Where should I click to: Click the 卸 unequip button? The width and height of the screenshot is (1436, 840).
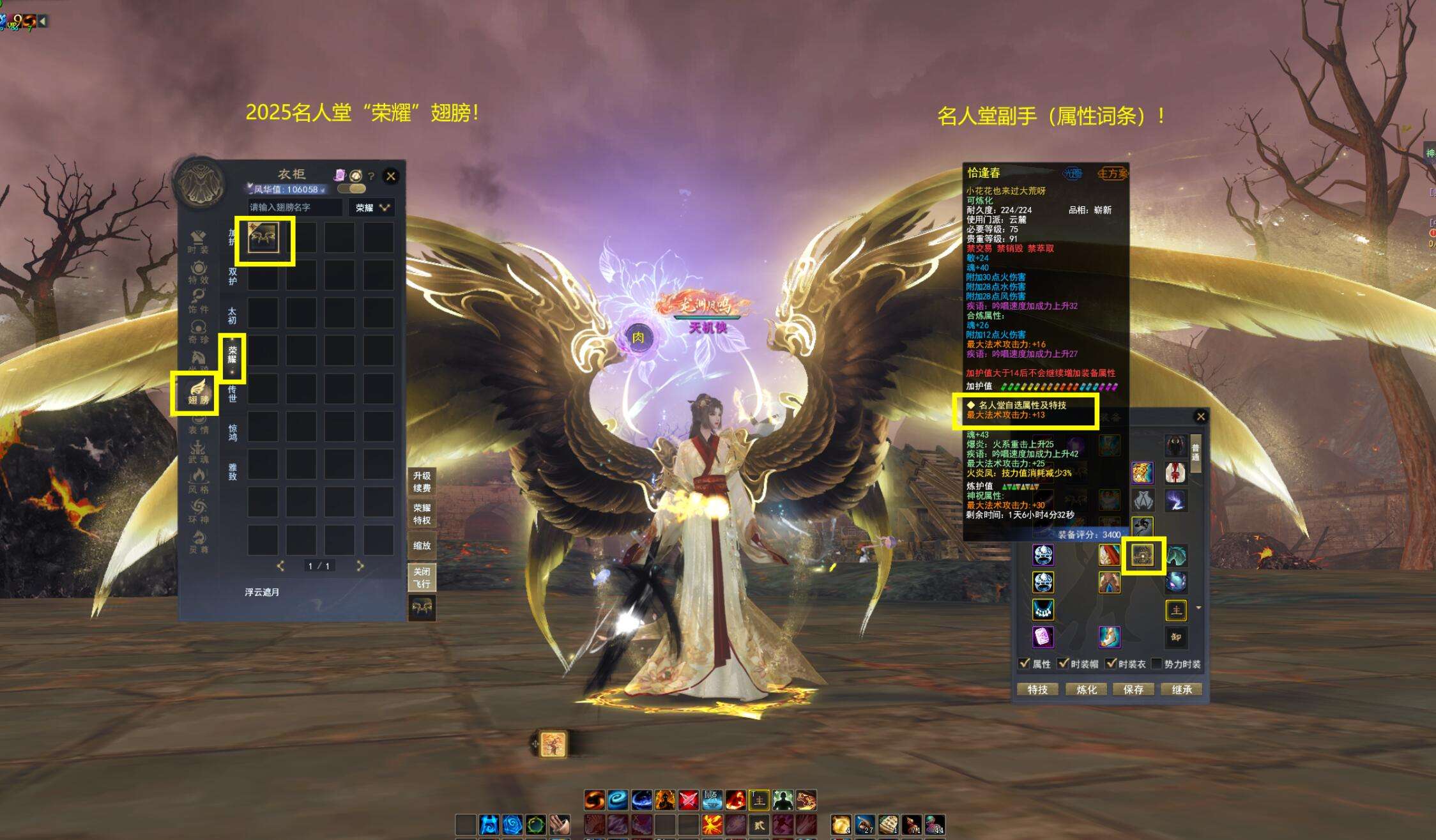[x=1176, y=637]
